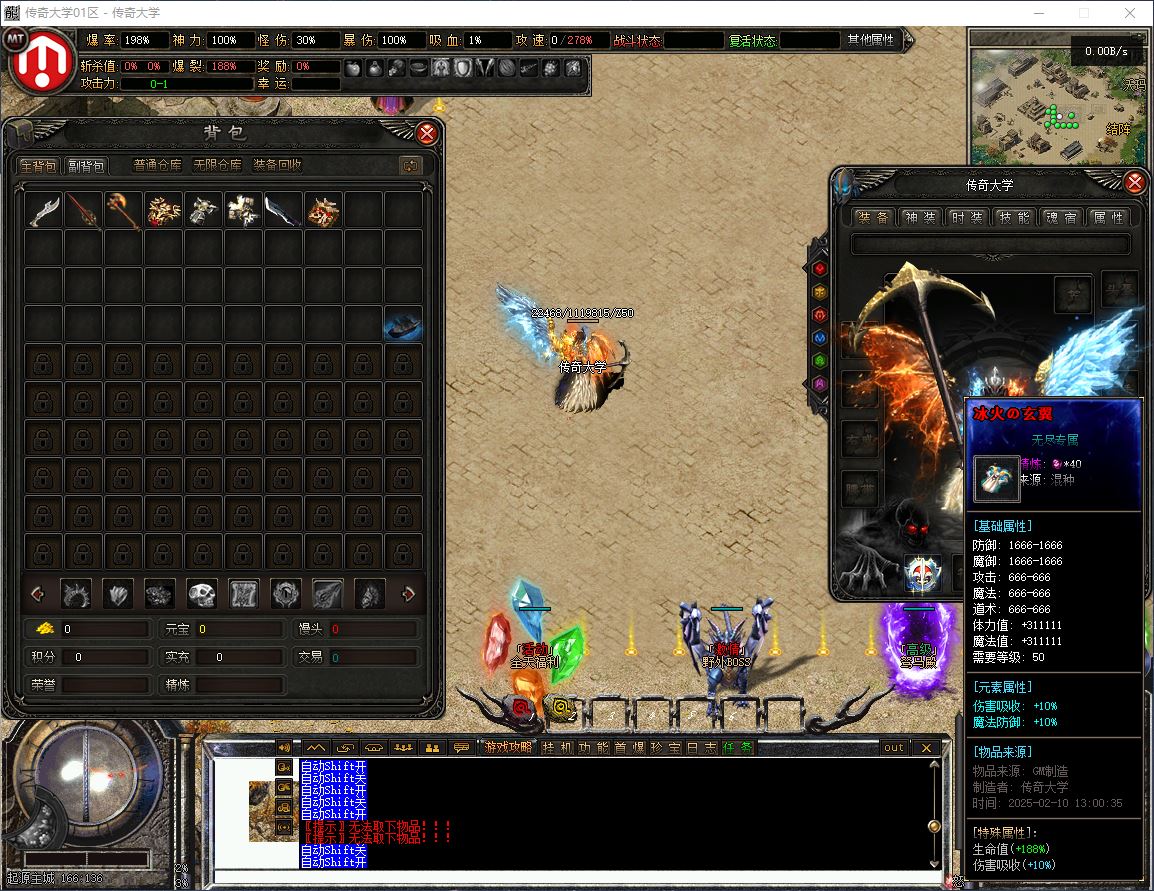This screenshot has height=891, width=1154.
Task: Click the minimap in the corner
Action: pyautogui.click(x=1056, y=98)
